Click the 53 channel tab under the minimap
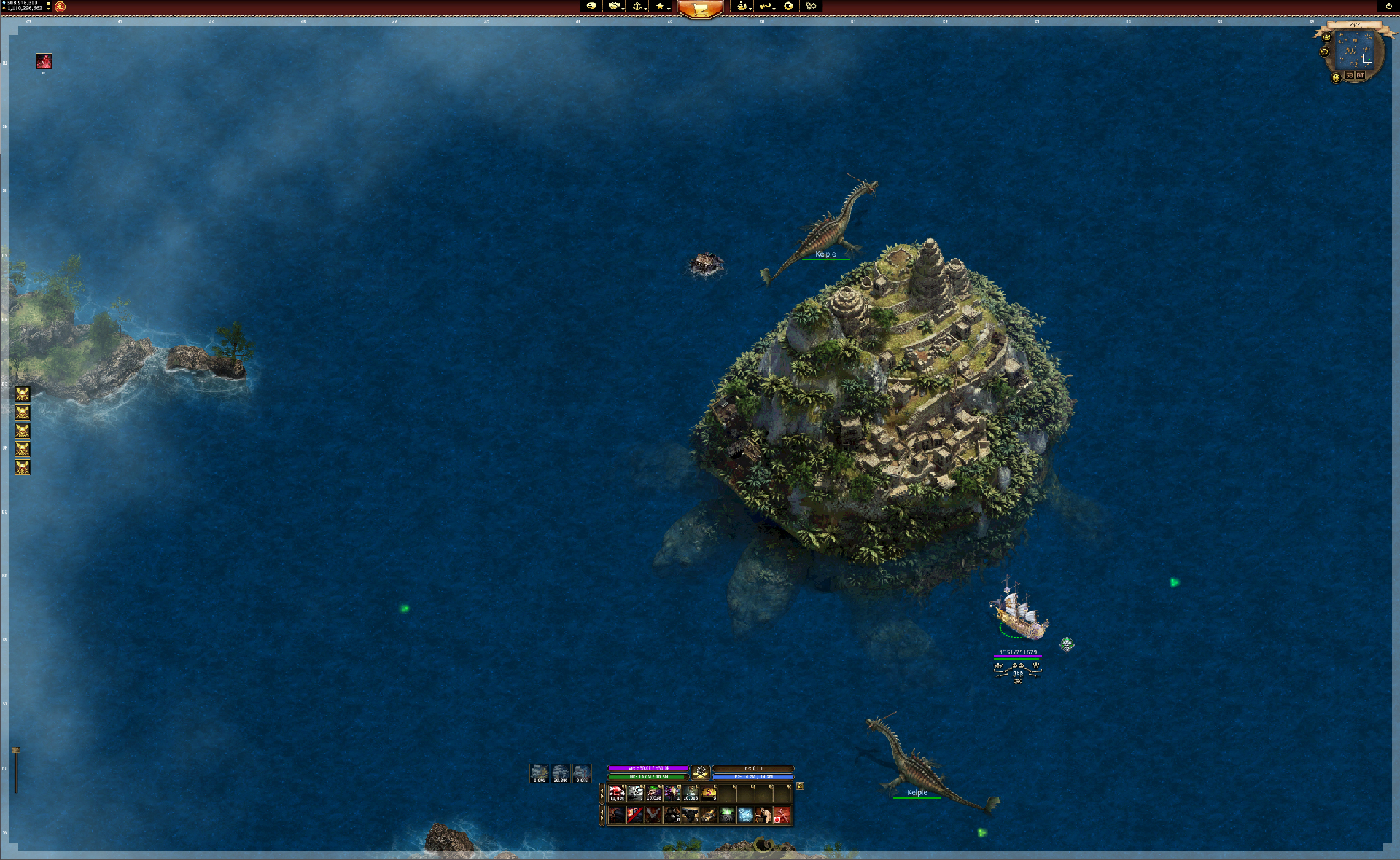Screen dimensions: 1400x860 point(1350,76)
